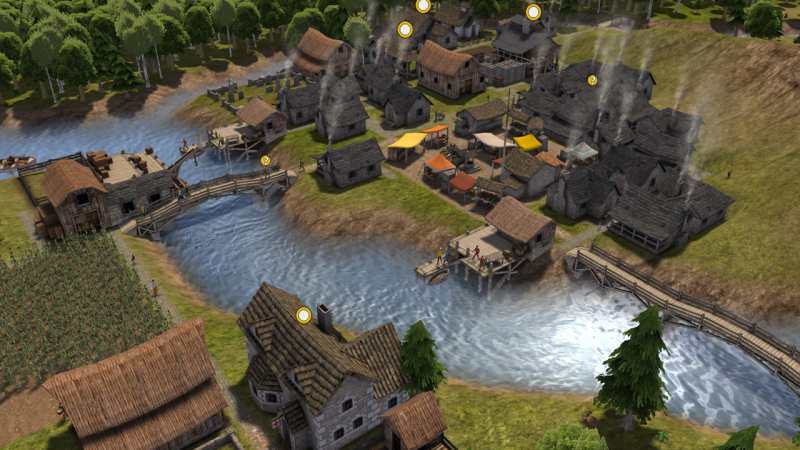Click the yellow ring icon on the foreground stone house
This screenshot has height=450, width=800.
pos(304,316)
